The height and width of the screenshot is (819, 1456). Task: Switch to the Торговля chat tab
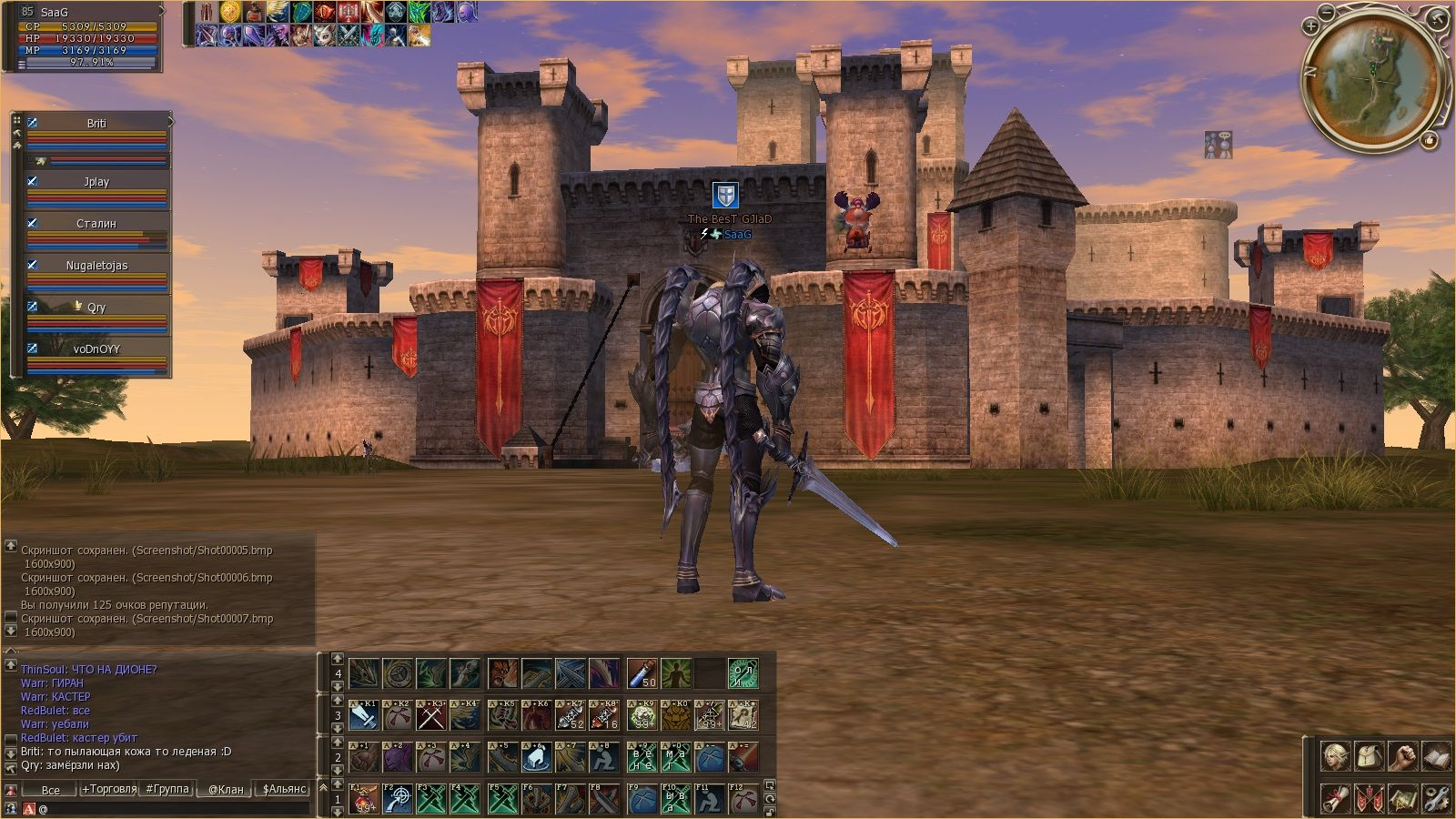click(109, 789)
